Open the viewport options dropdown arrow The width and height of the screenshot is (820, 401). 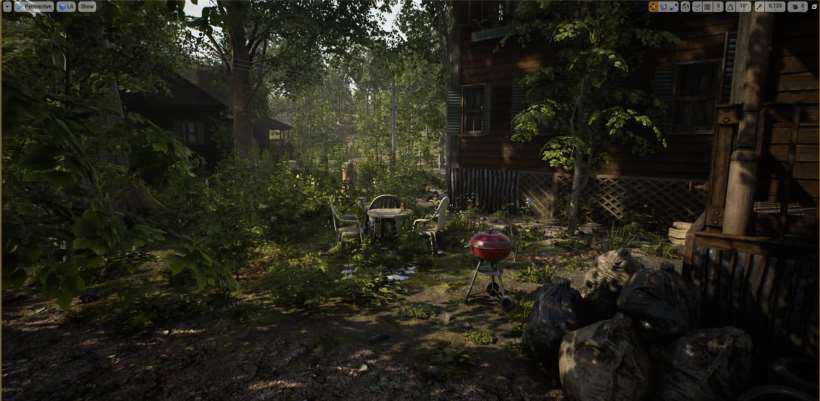point(7,6)
